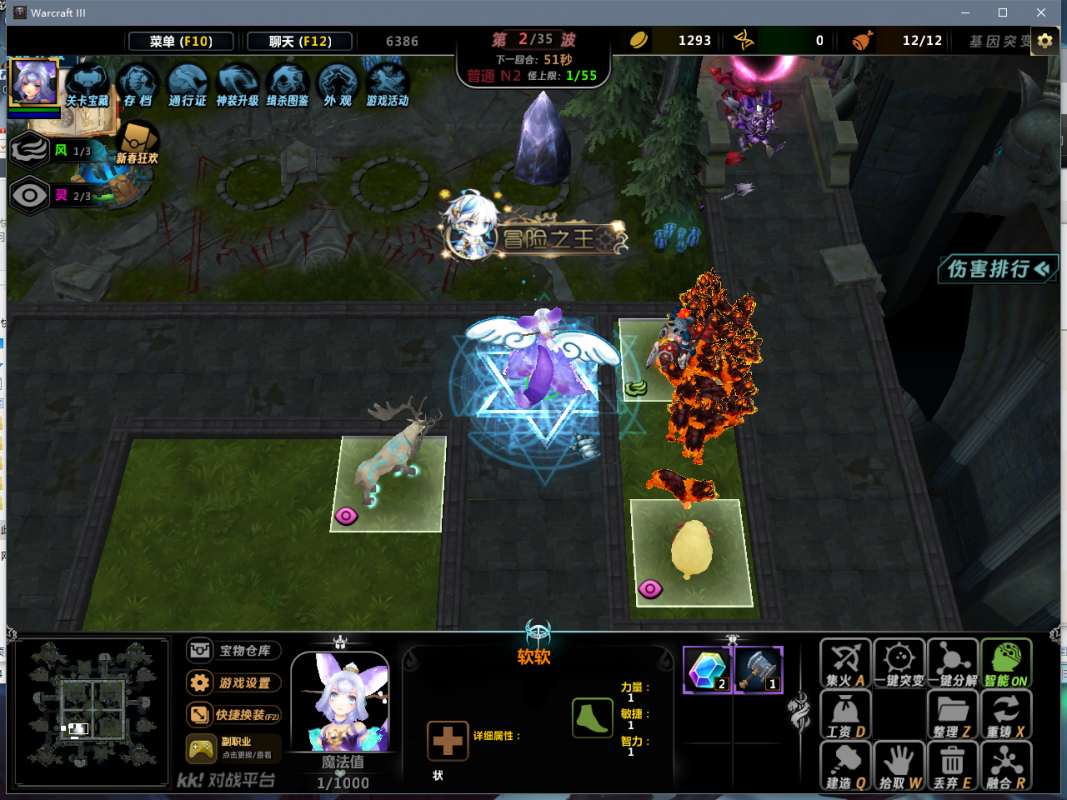Select the blue crystal inventory item

pyautogui.click(x=707, y=669)
